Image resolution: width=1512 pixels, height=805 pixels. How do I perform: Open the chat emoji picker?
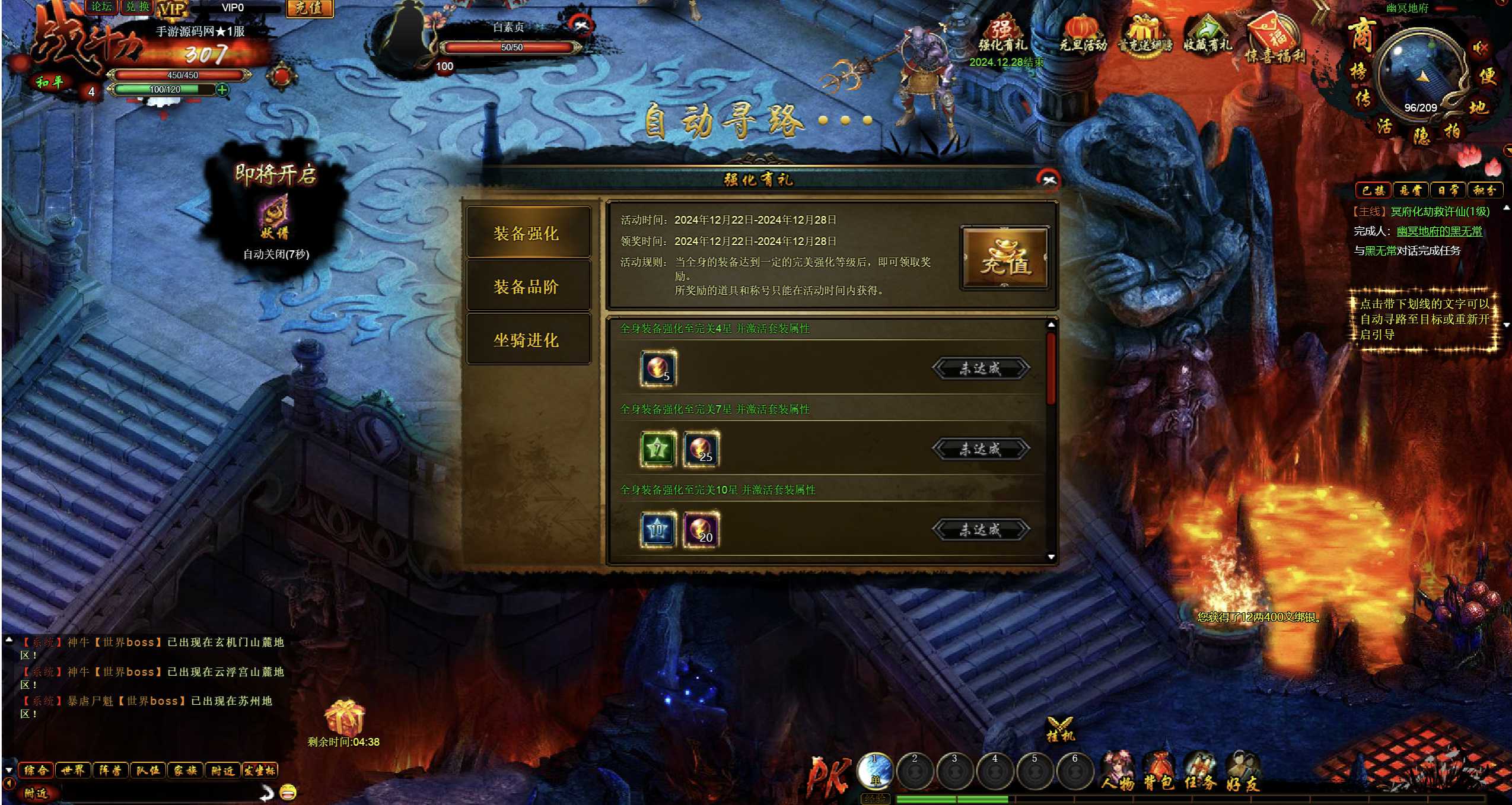(x=288, y=792)
